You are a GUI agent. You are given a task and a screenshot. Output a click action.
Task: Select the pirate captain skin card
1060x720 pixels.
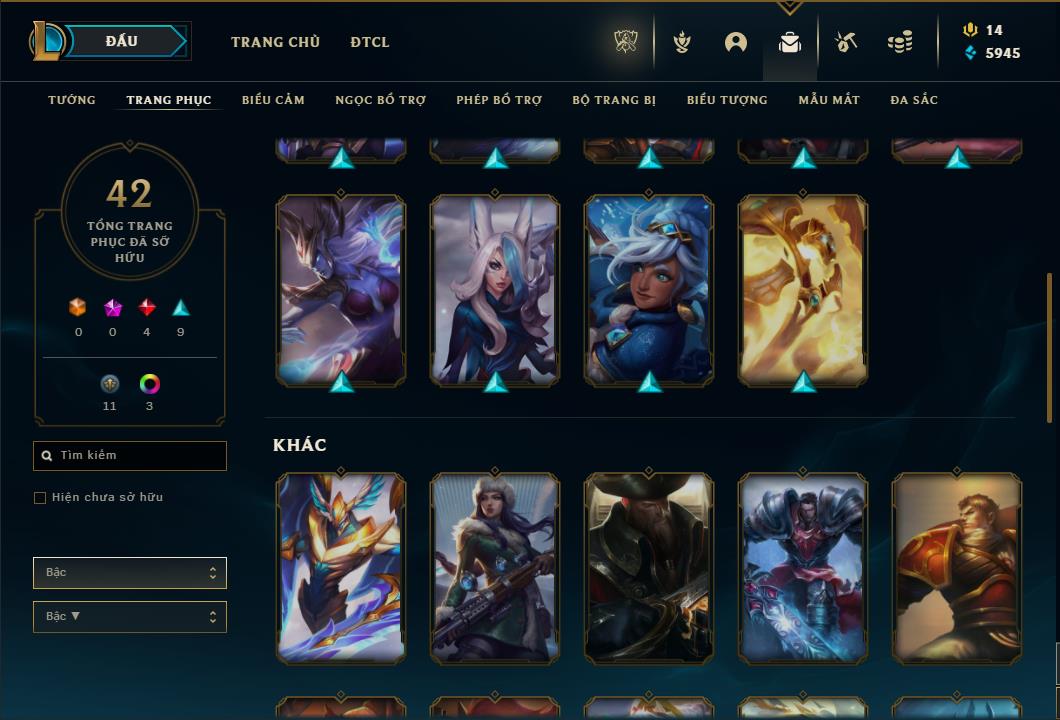649,567
